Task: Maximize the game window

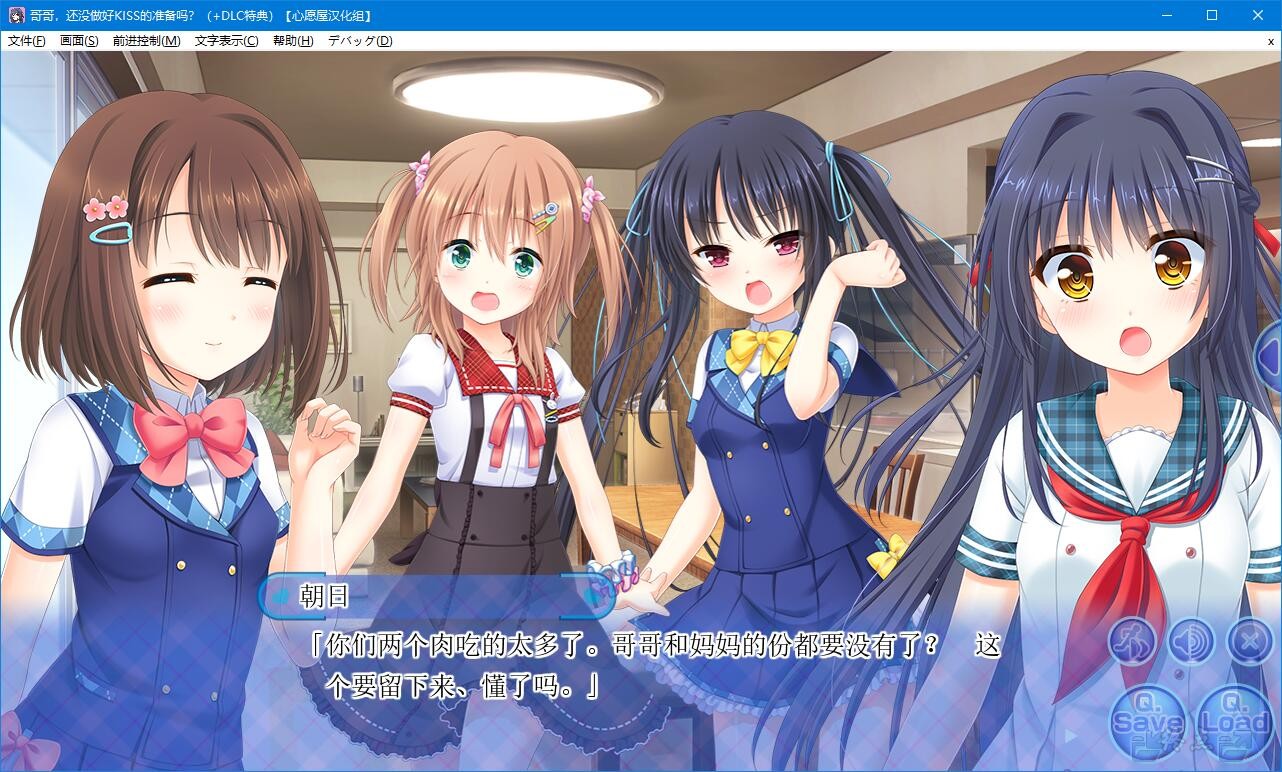Action: pos(1212,15)
